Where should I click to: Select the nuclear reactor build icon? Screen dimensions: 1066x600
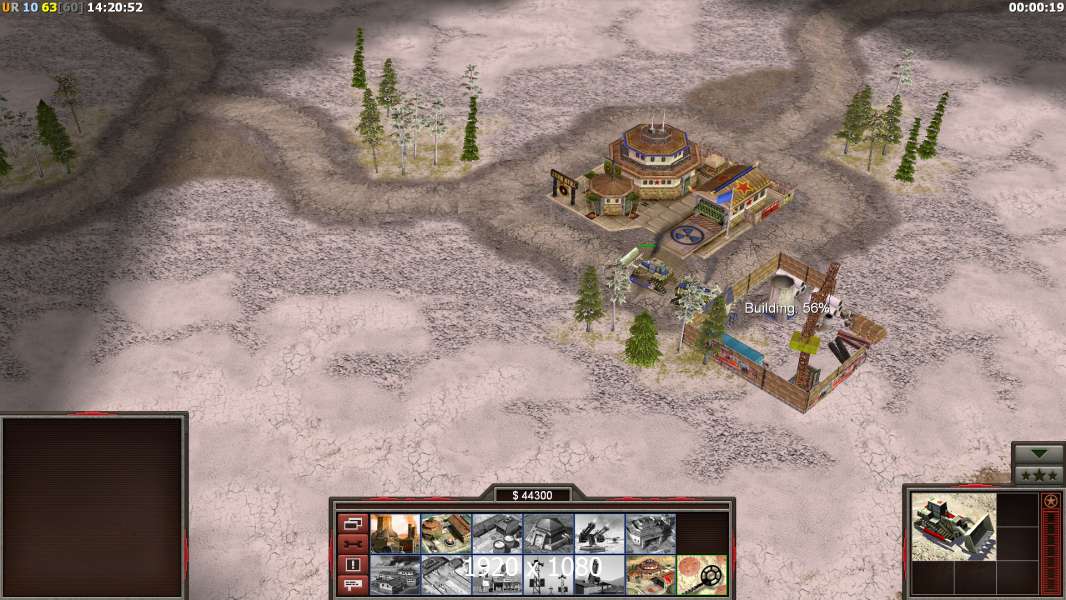(x=395, y=534)
